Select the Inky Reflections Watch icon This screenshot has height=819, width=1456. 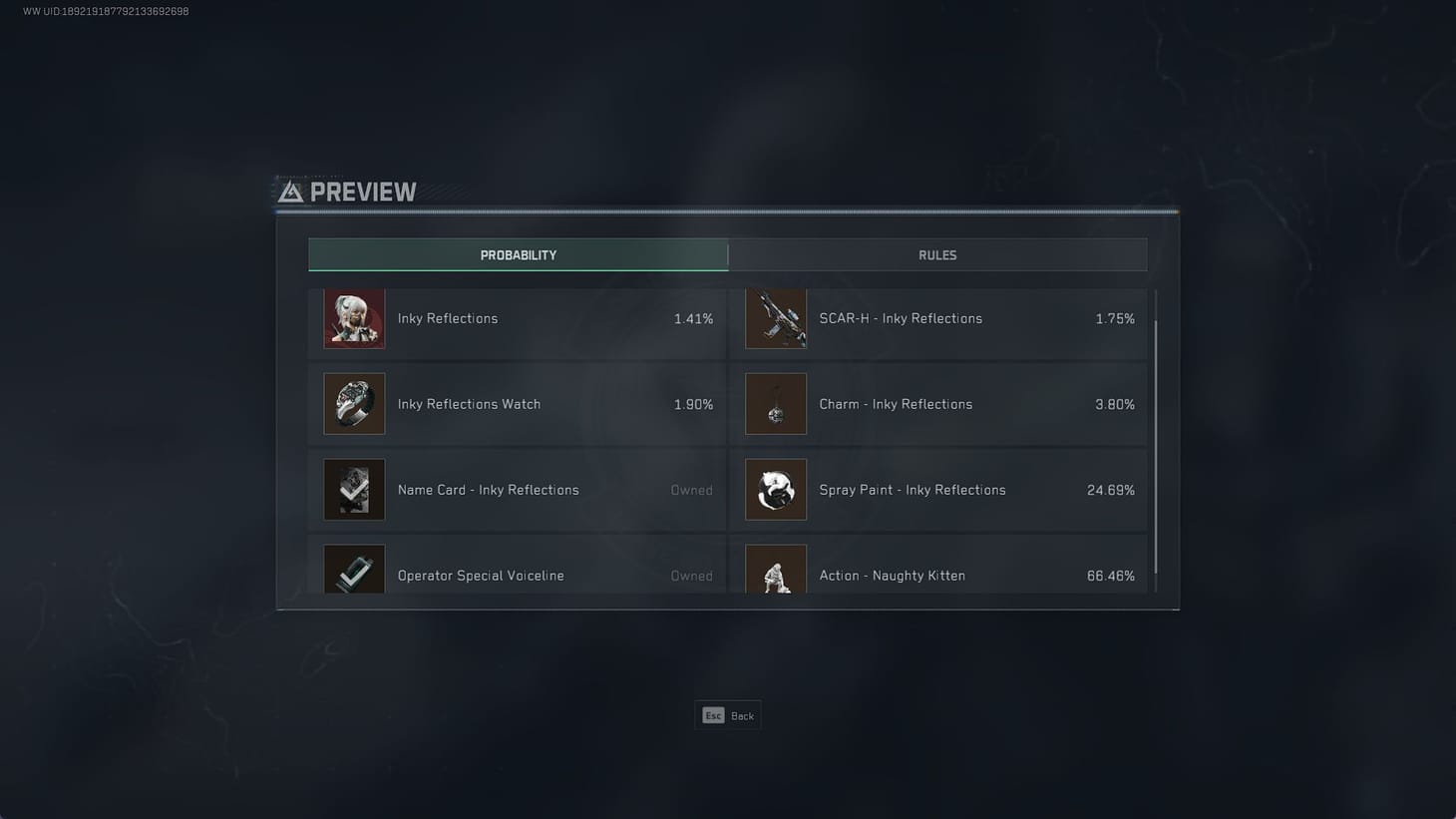tap(353, 404)
